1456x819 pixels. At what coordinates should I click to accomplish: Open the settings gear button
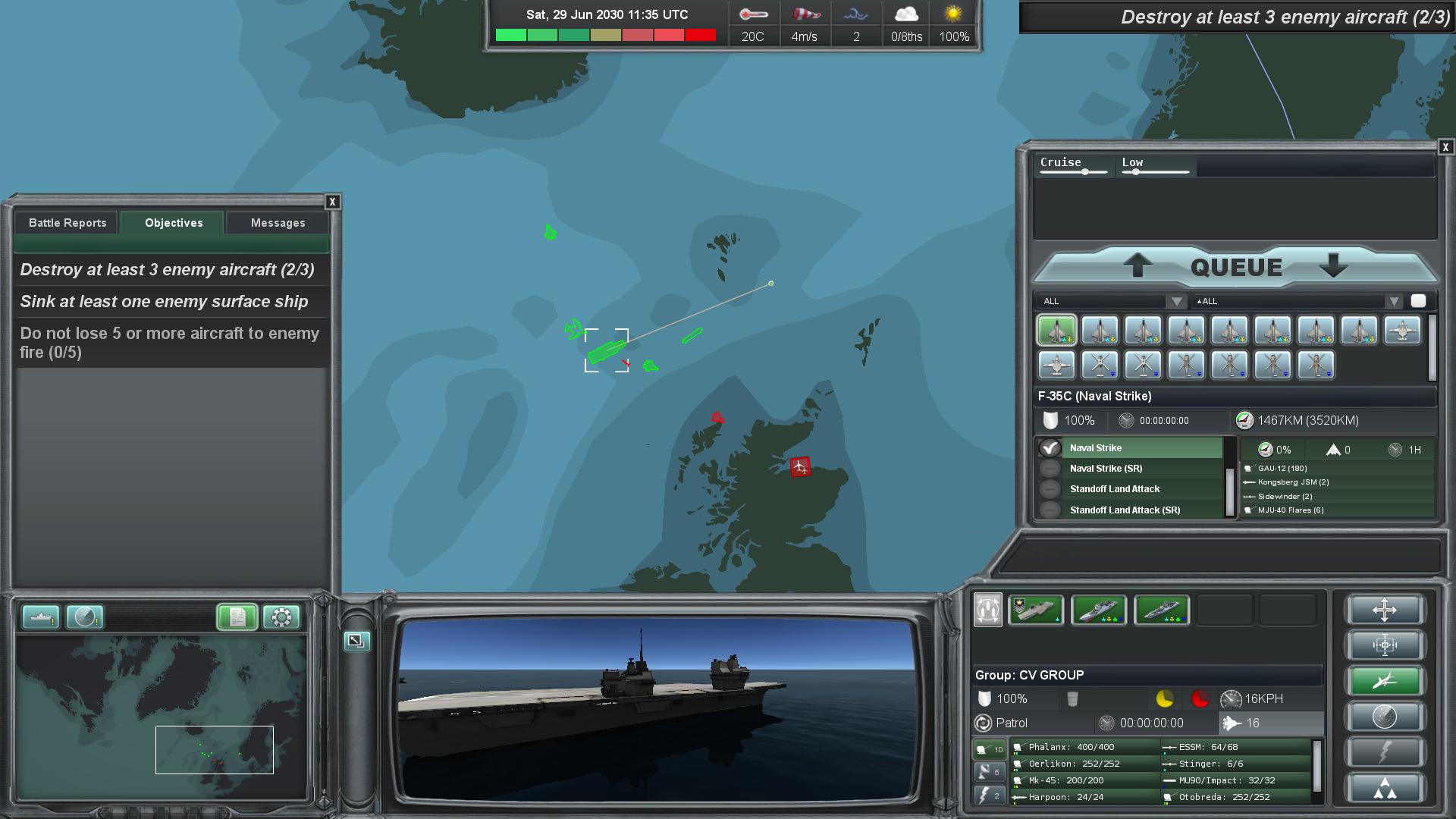click(281, 617)
